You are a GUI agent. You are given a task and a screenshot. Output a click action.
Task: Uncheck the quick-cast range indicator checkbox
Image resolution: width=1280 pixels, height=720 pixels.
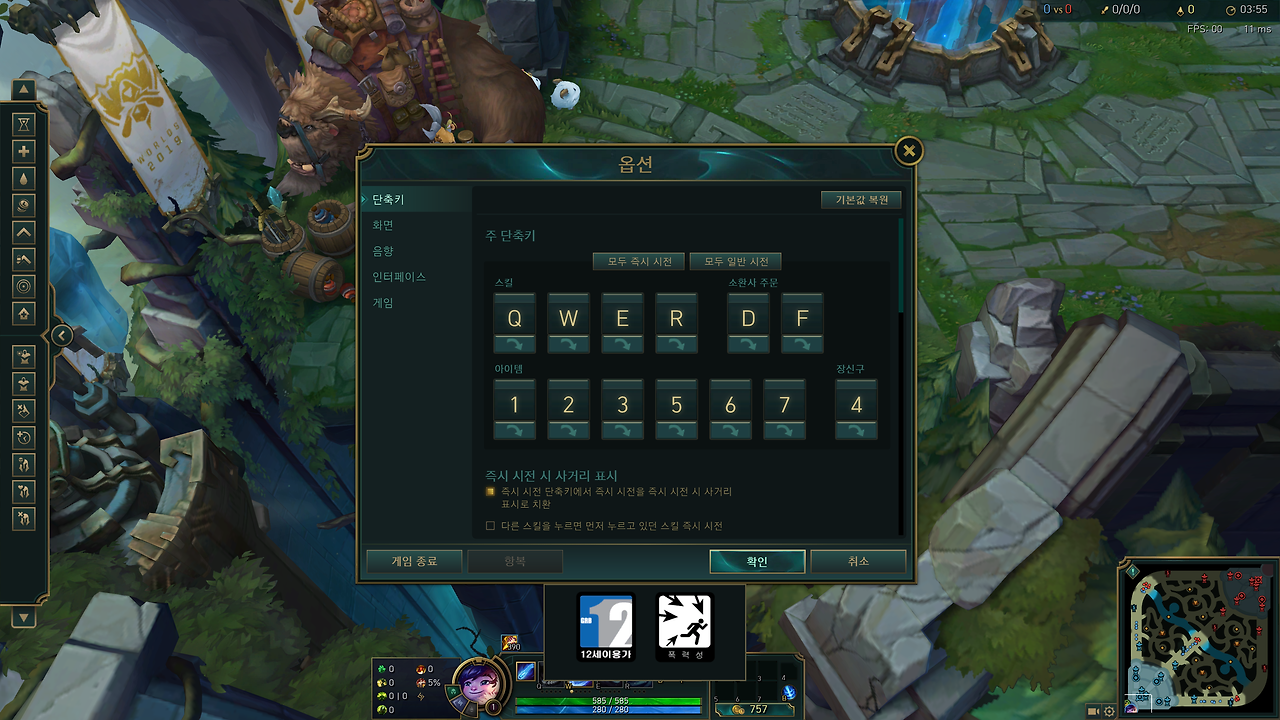(489, 491)
